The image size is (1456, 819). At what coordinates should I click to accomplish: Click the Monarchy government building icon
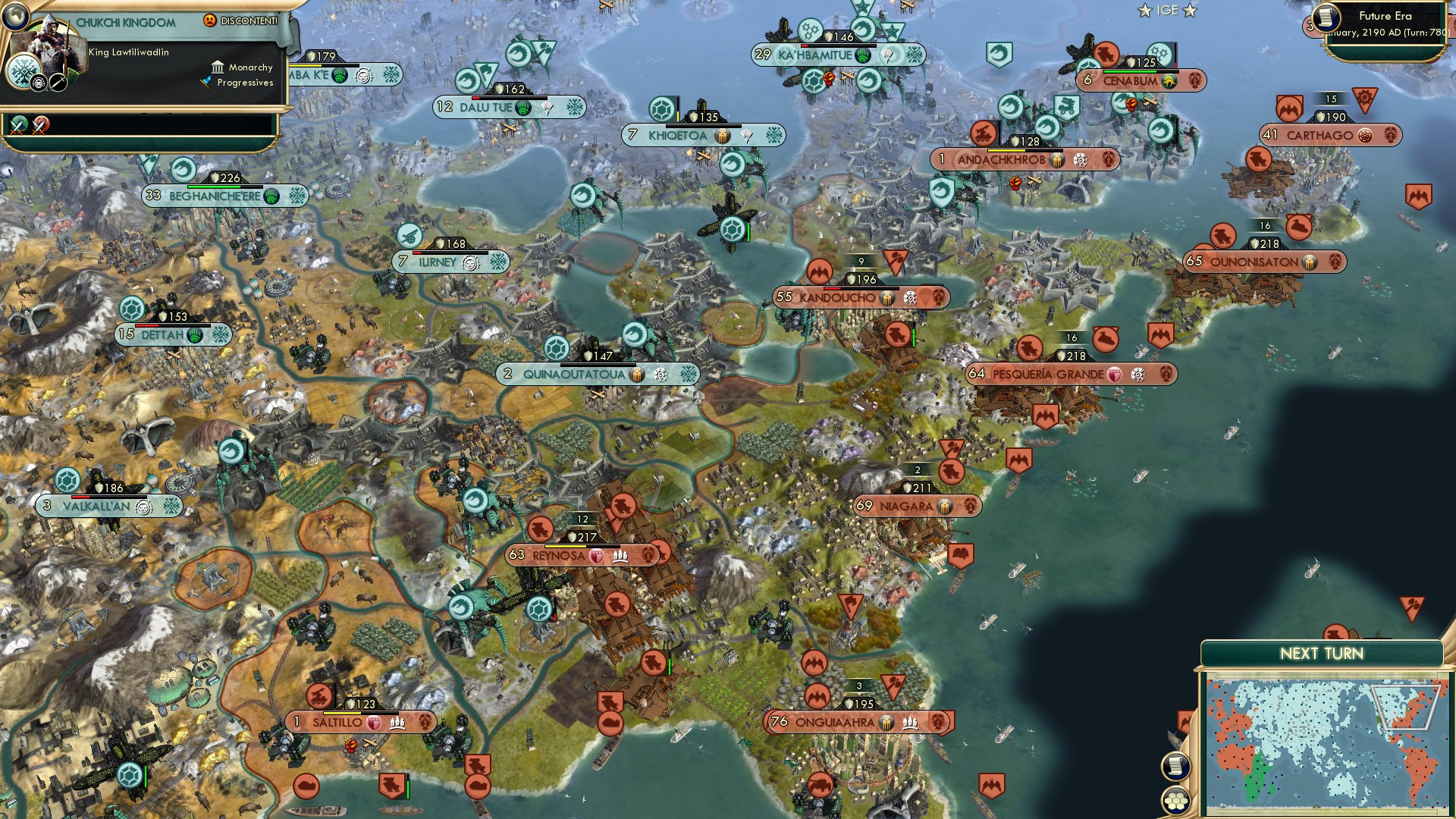coord(218,67)
